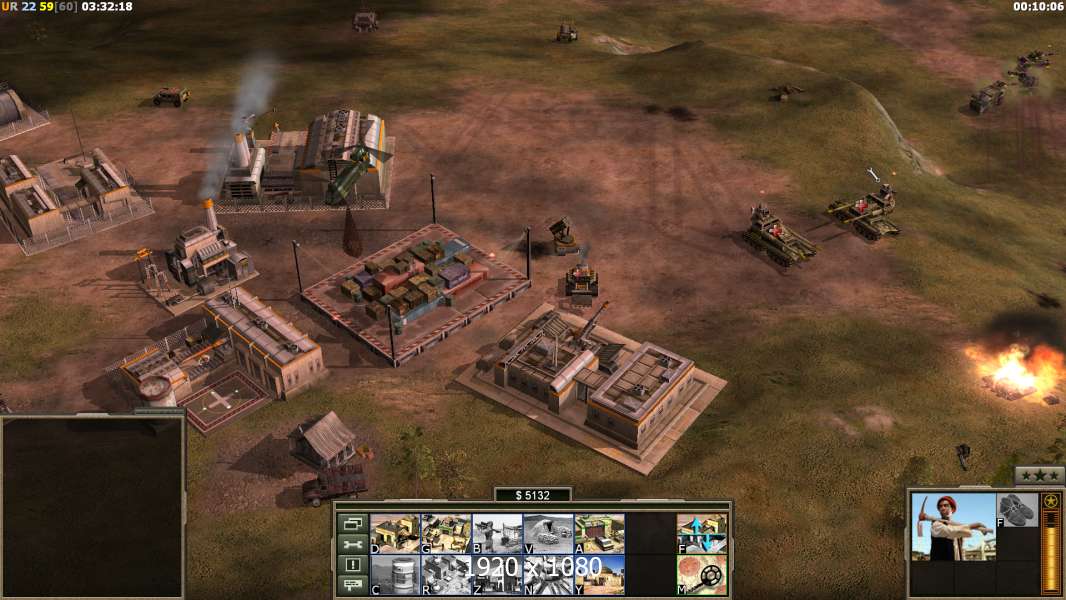Open the chat bubble button on command bar
The width and height of the screenshot is (1066, 600).
click(352, 586)
